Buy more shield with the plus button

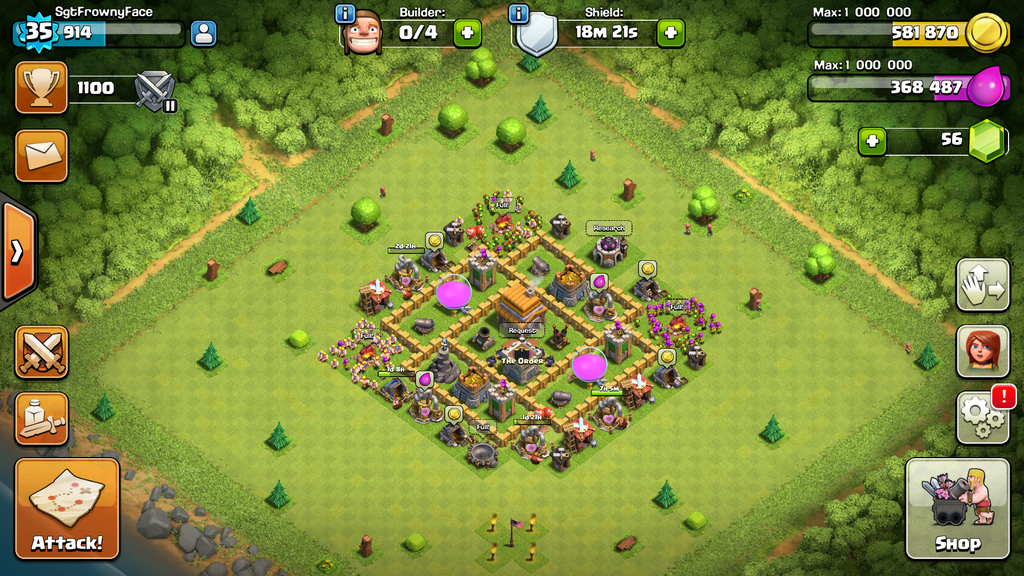point(670,33)
